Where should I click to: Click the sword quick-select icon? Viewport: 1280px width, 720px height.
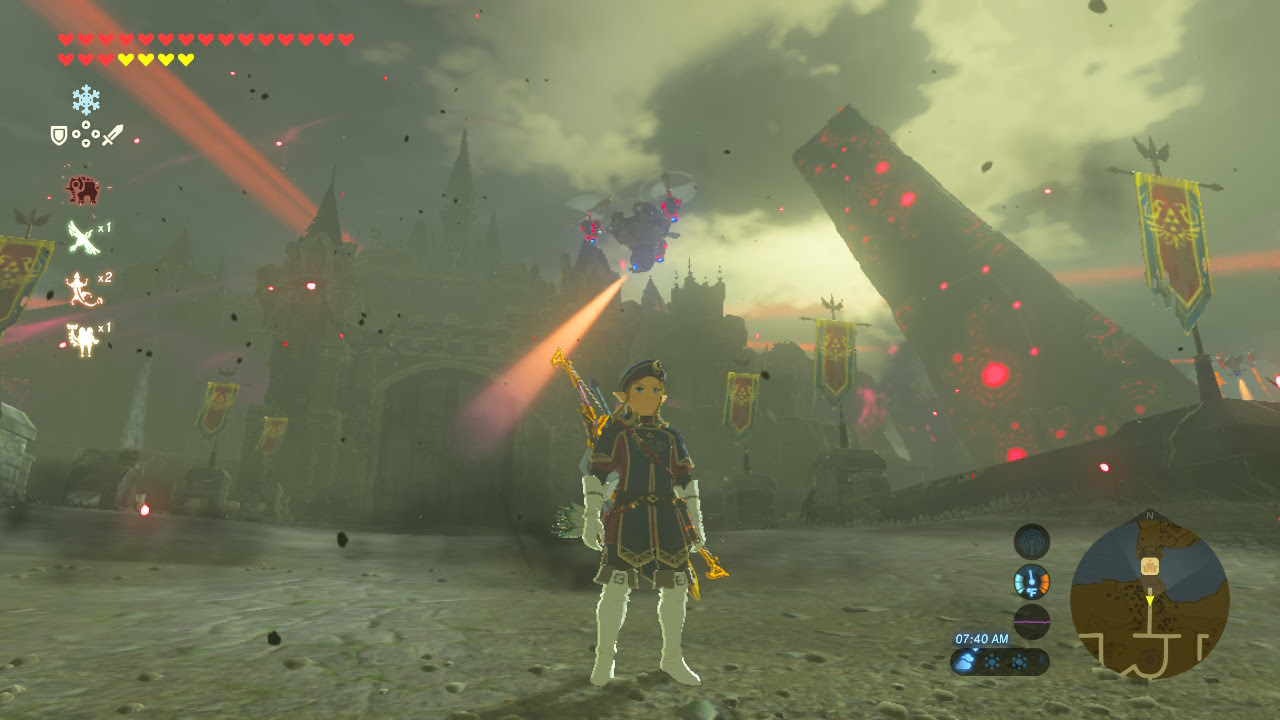point(111,134)
